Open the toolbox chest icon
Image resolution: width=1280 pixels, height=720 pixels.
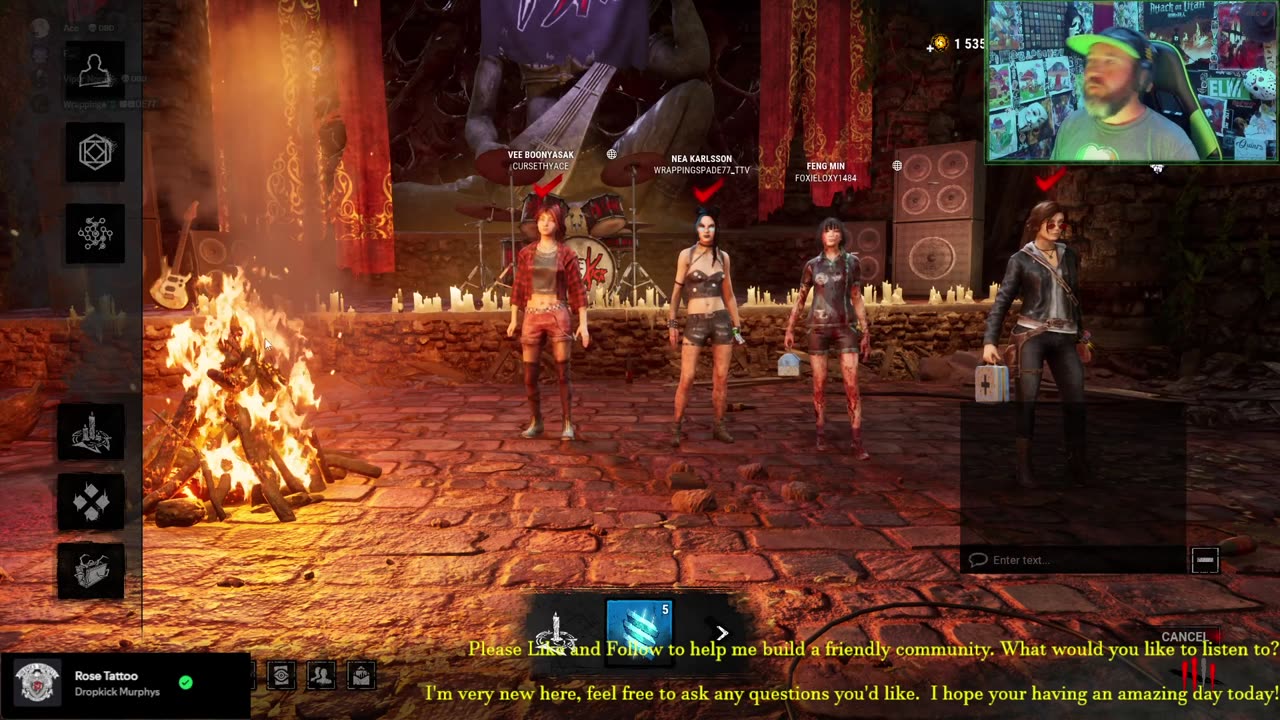91,571
